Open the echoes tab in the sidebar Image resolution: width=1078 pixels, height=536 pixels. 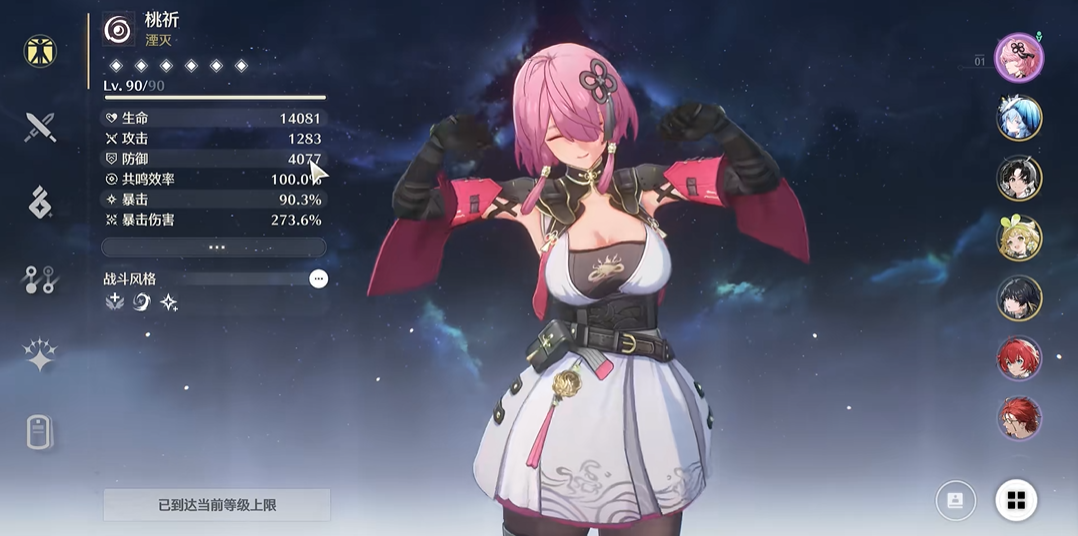40,202
